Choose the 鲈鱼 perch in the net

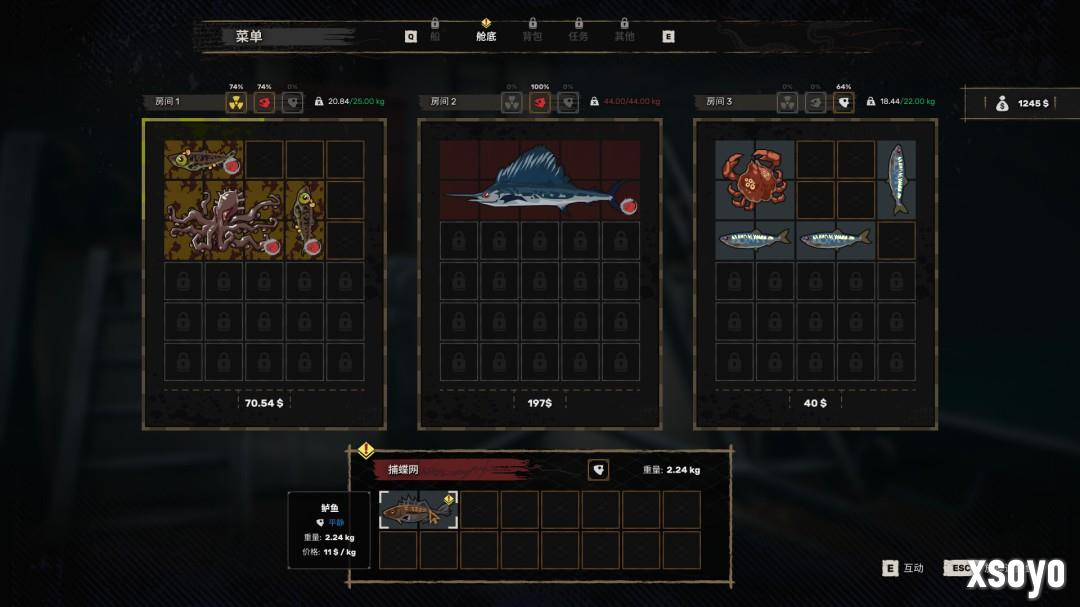(x=418, y=510)
